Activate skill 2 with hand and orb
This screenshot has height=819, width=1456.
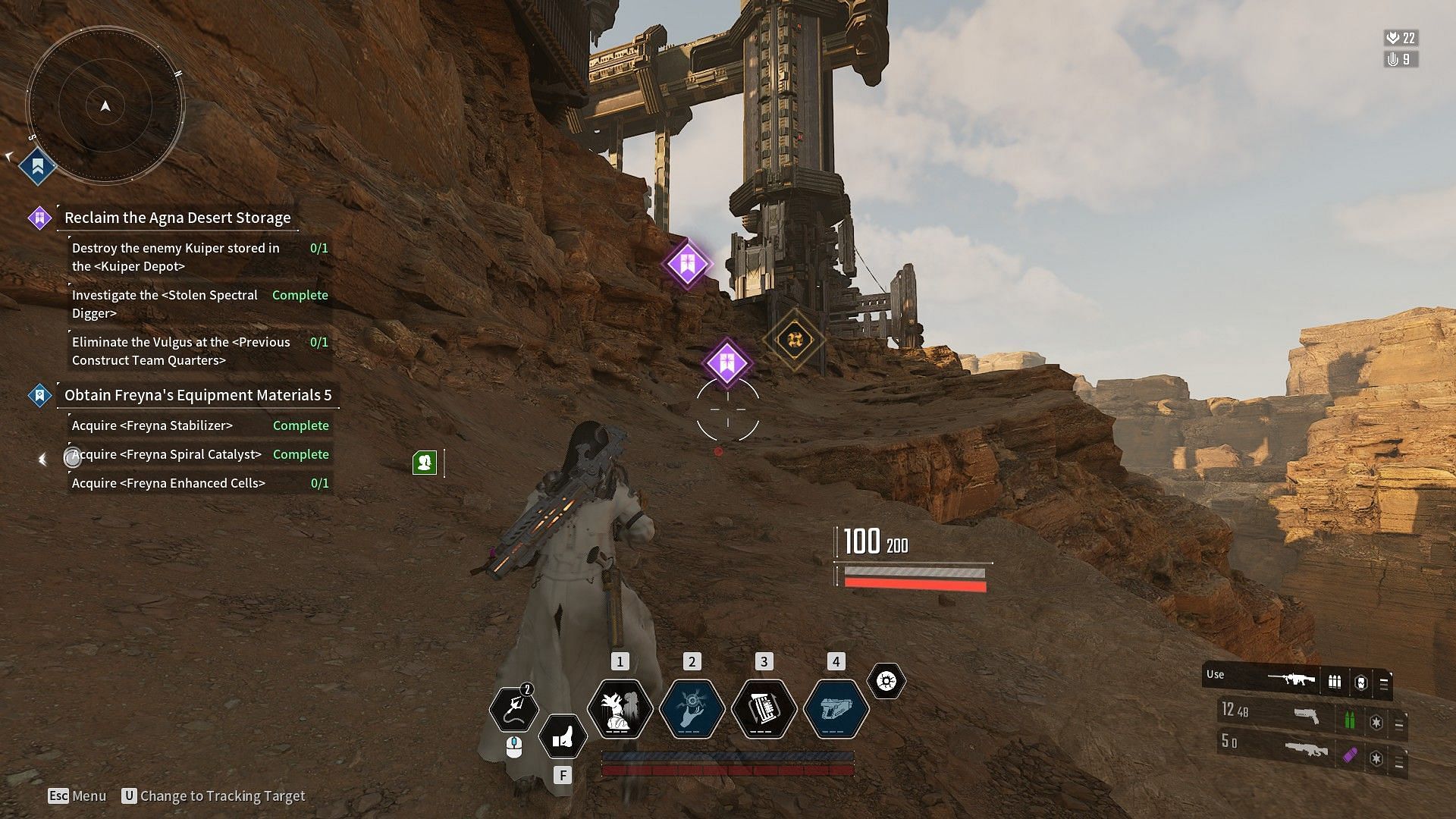coord(692,709)
